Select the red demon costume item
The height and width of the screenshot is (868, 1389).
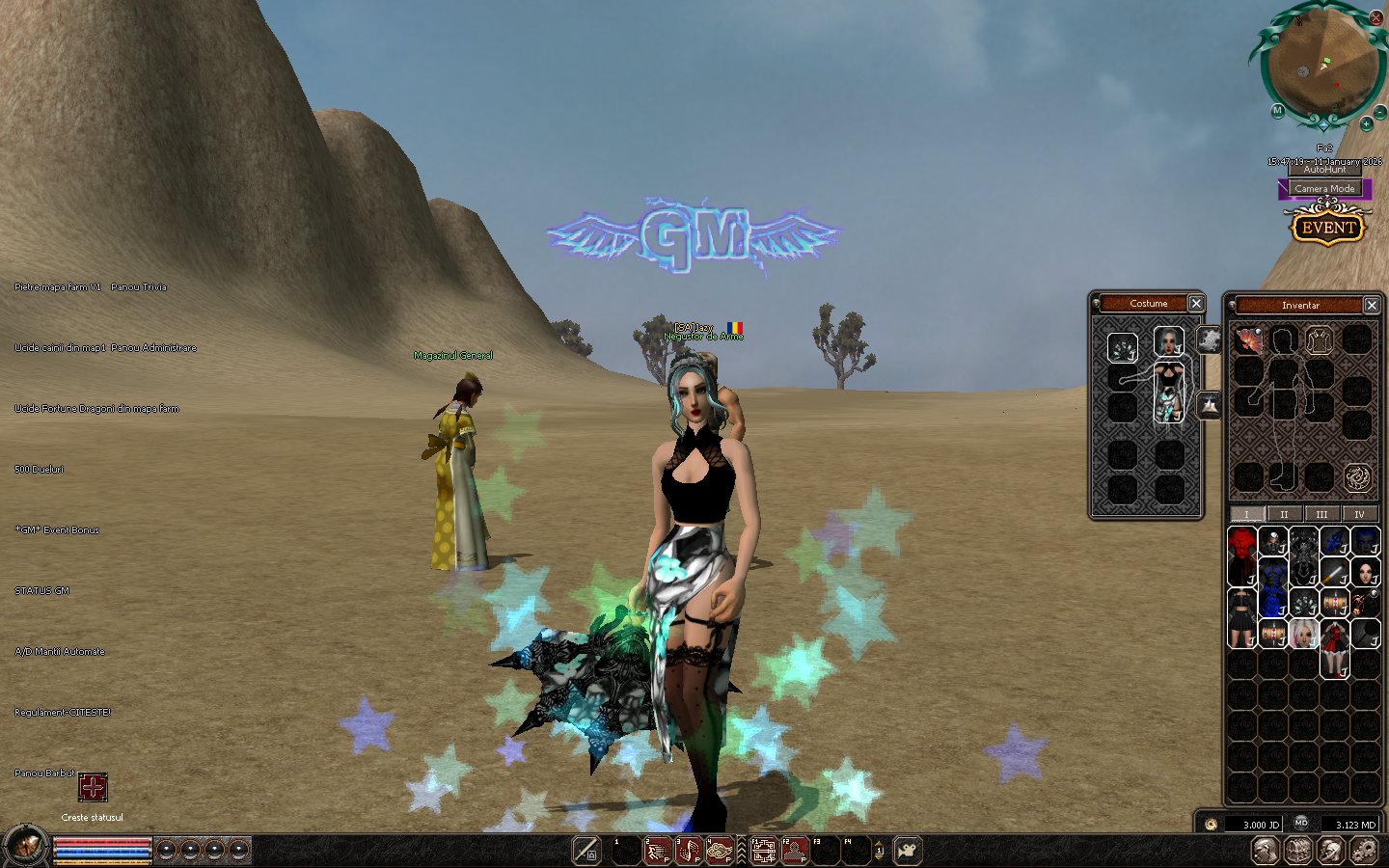point(1242,555)
